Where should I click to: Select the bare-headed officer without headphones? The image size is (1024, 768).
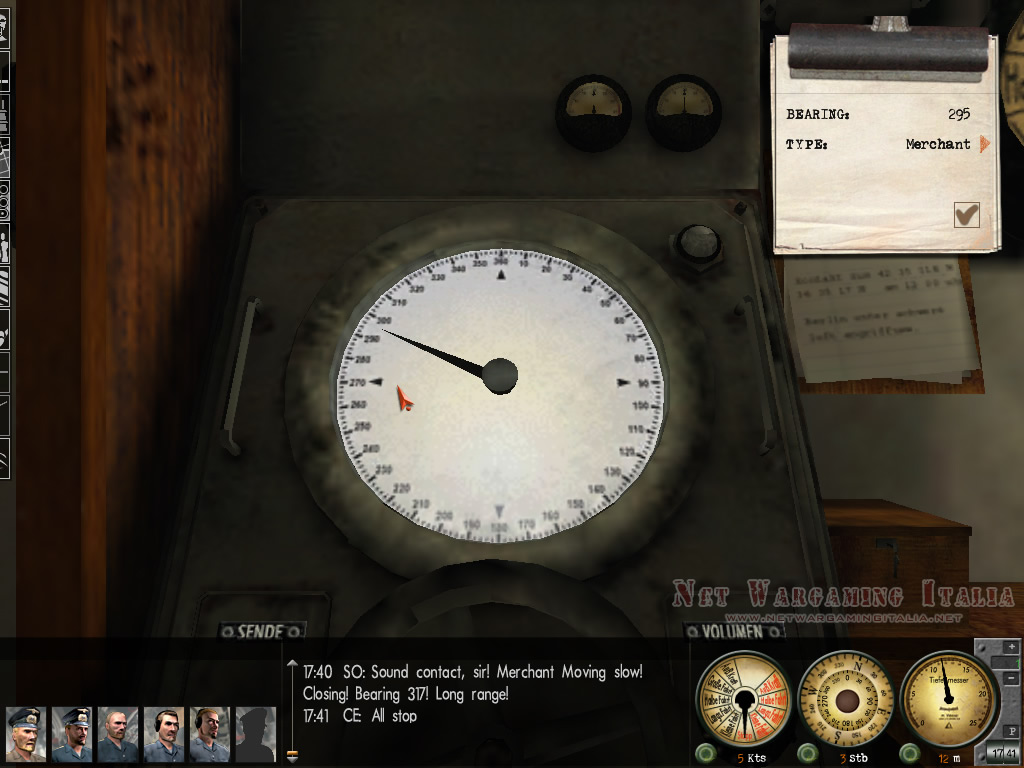117,734
